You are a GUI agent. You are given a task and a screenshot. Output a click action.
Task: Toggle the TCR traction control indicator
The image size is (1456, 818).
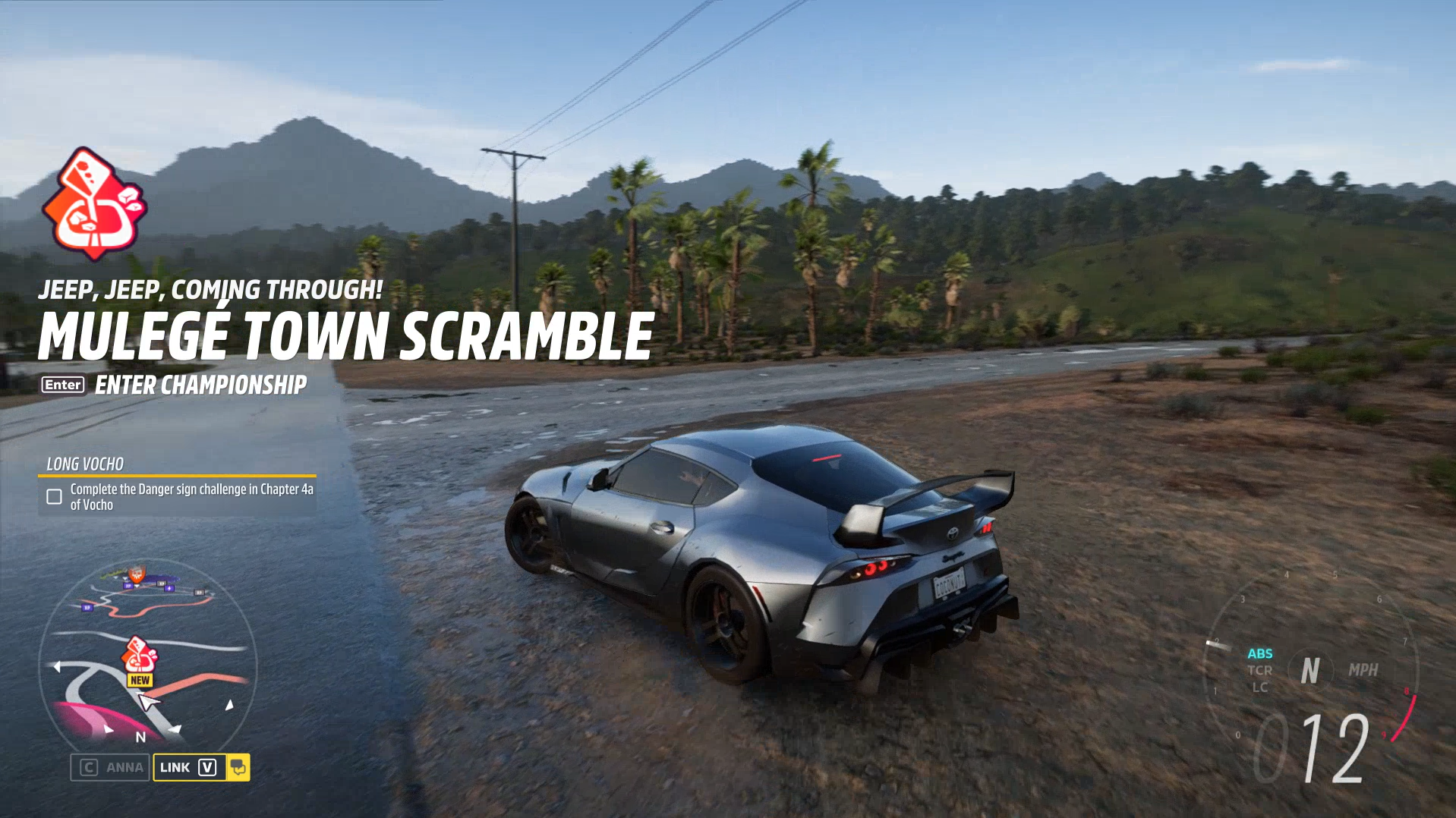[x=1260, y=670]
